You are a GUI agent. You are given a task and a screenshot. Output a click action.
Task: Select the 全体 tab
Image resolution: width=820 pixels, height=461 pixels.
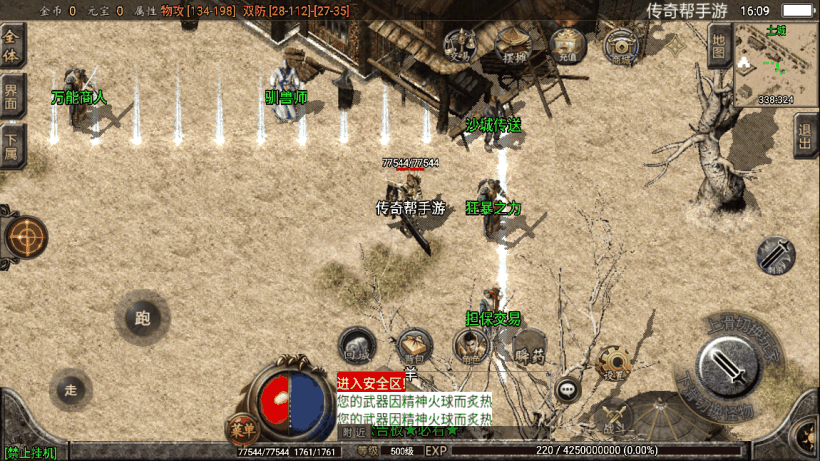pos(12,44)
